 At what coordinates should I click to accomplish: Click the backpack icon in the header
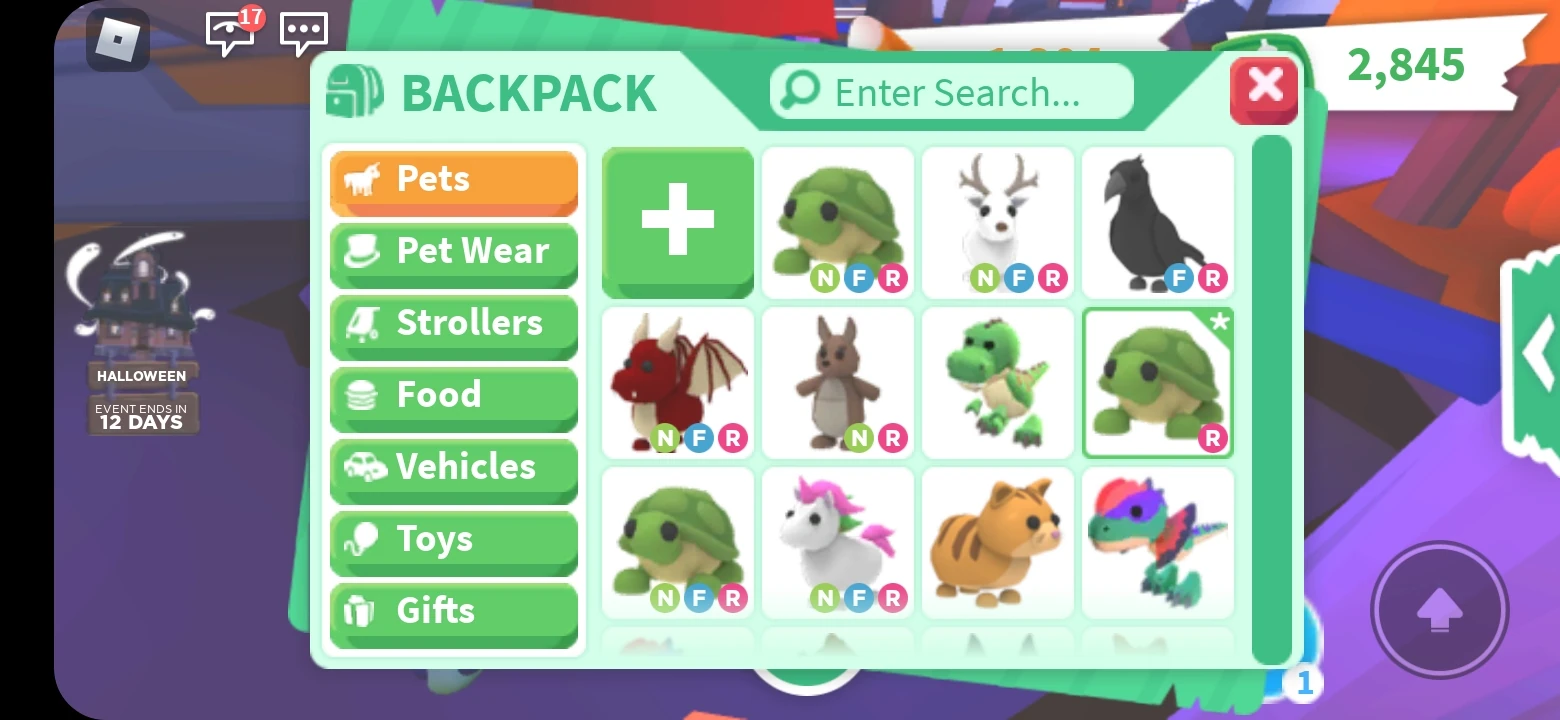pyautogui.click(x=356, y=90)
